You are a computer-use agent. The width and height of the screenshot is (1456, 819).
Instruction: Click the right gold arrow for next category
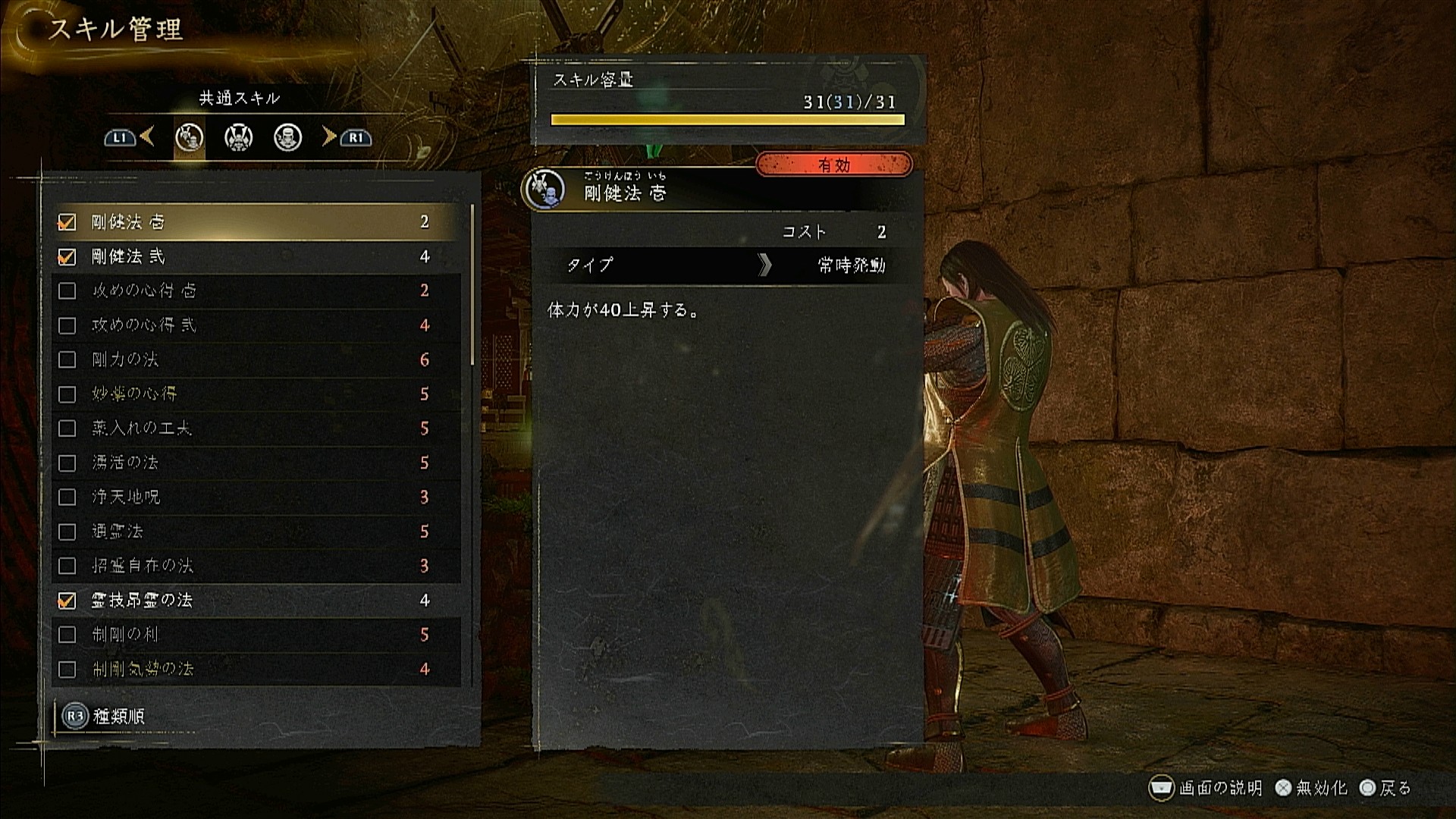(x=329, y=136)
